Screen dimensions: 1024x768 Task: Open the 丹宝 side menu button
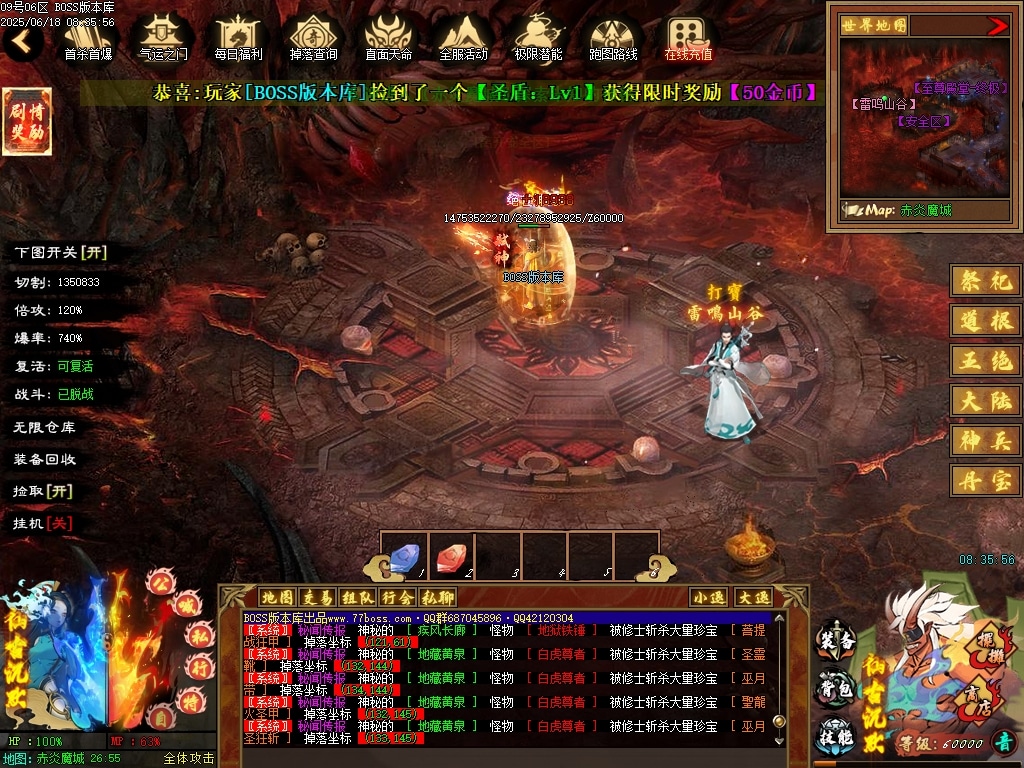[x=985, y=480]
